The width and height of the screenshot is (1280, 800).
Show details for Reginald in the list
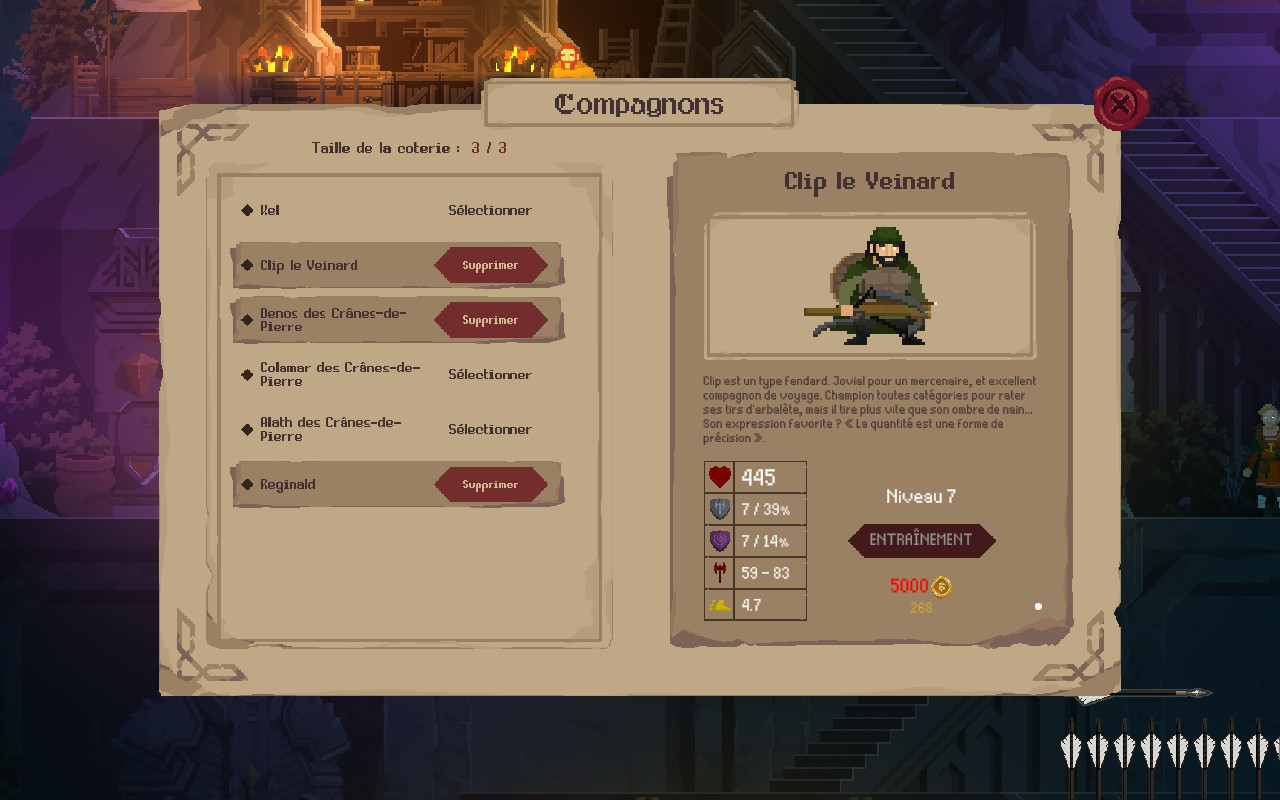tap(288, 485)
